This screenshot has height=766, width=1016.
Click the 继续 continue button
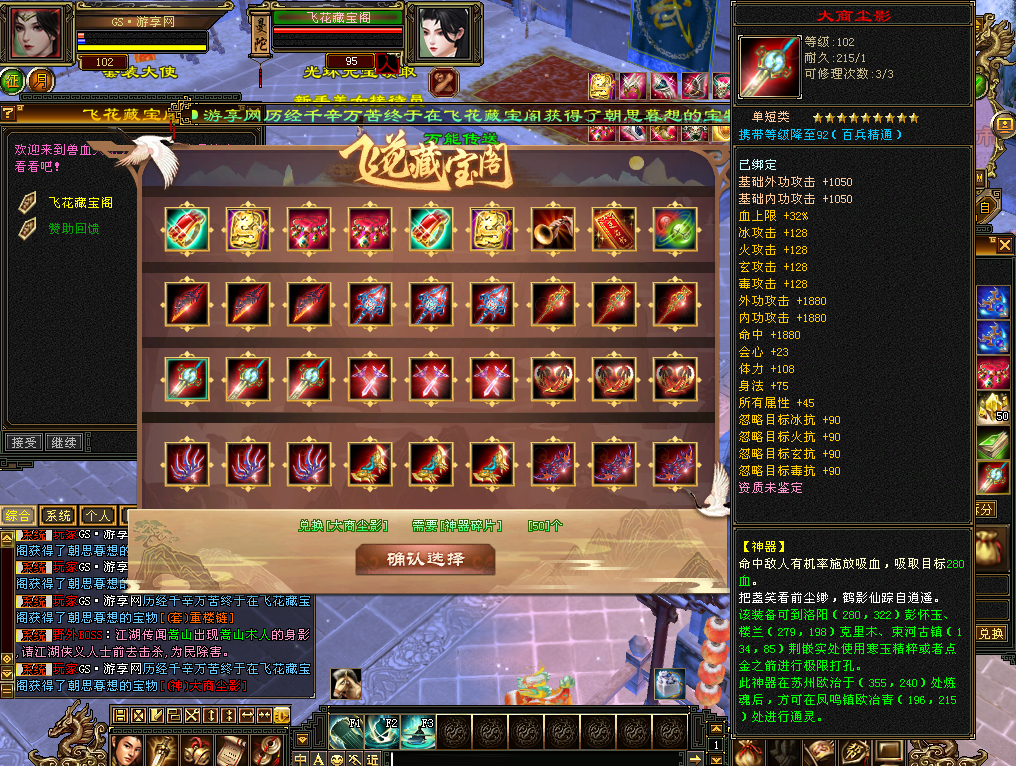coord(64,441)
